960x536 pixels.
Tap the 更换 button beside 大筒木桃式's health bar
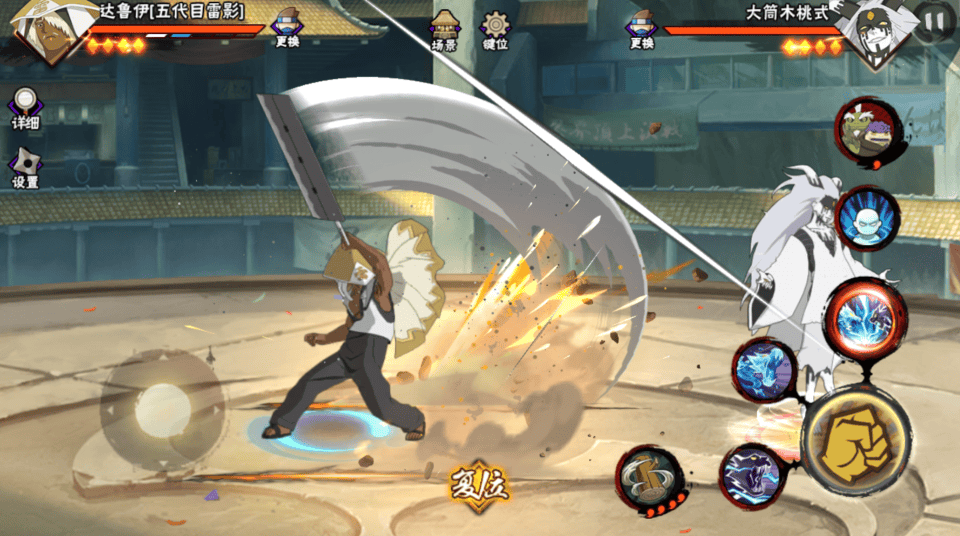642,29
